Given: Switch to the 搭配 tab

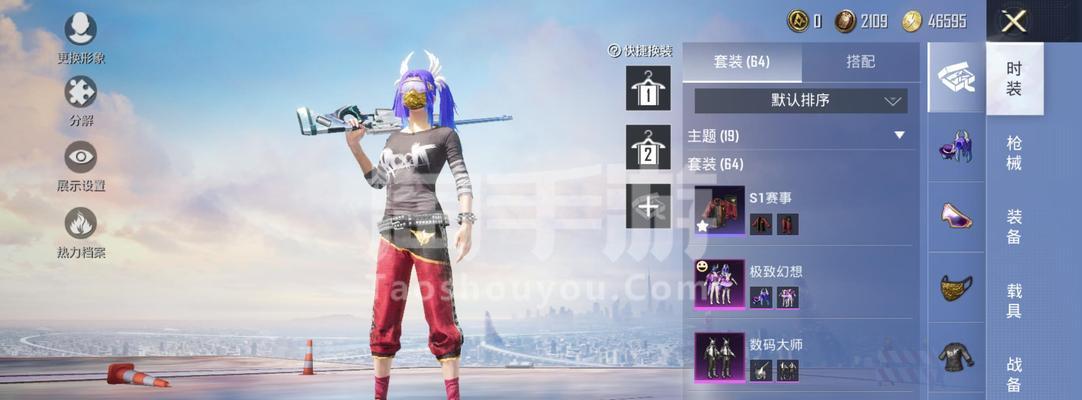Looking at the screenshot, I should click(x=860, y=62).
